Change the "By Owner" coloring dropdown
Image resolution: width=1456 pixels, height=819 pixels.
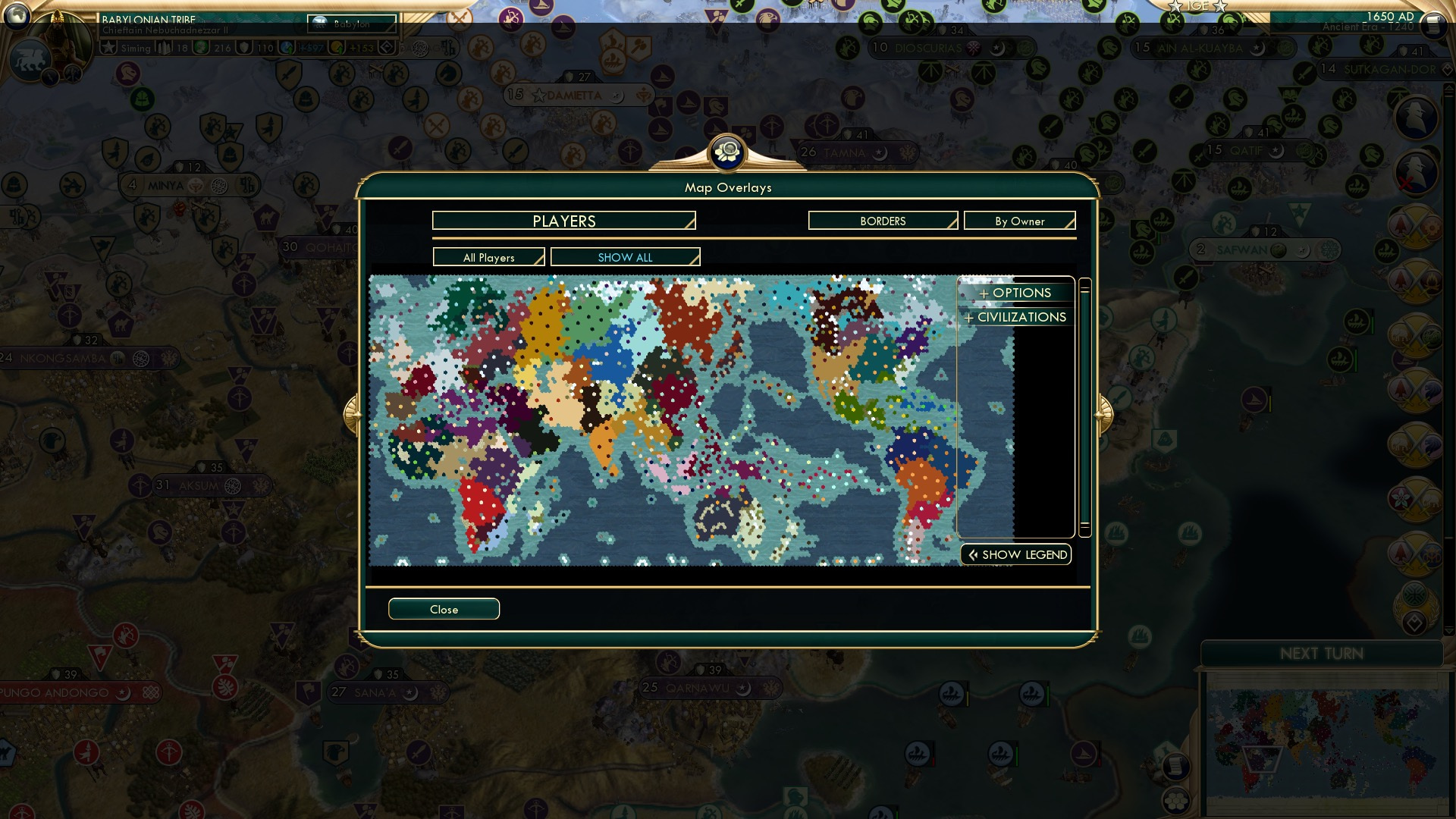click(x=1019, y=221)
